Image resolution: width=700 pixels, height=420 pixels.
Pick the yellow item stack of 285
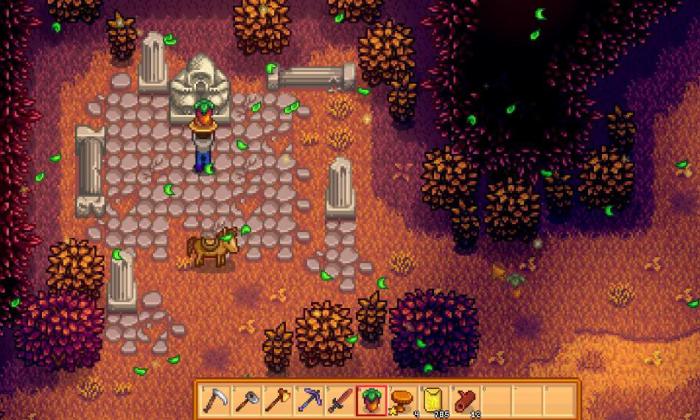(434, 399)
